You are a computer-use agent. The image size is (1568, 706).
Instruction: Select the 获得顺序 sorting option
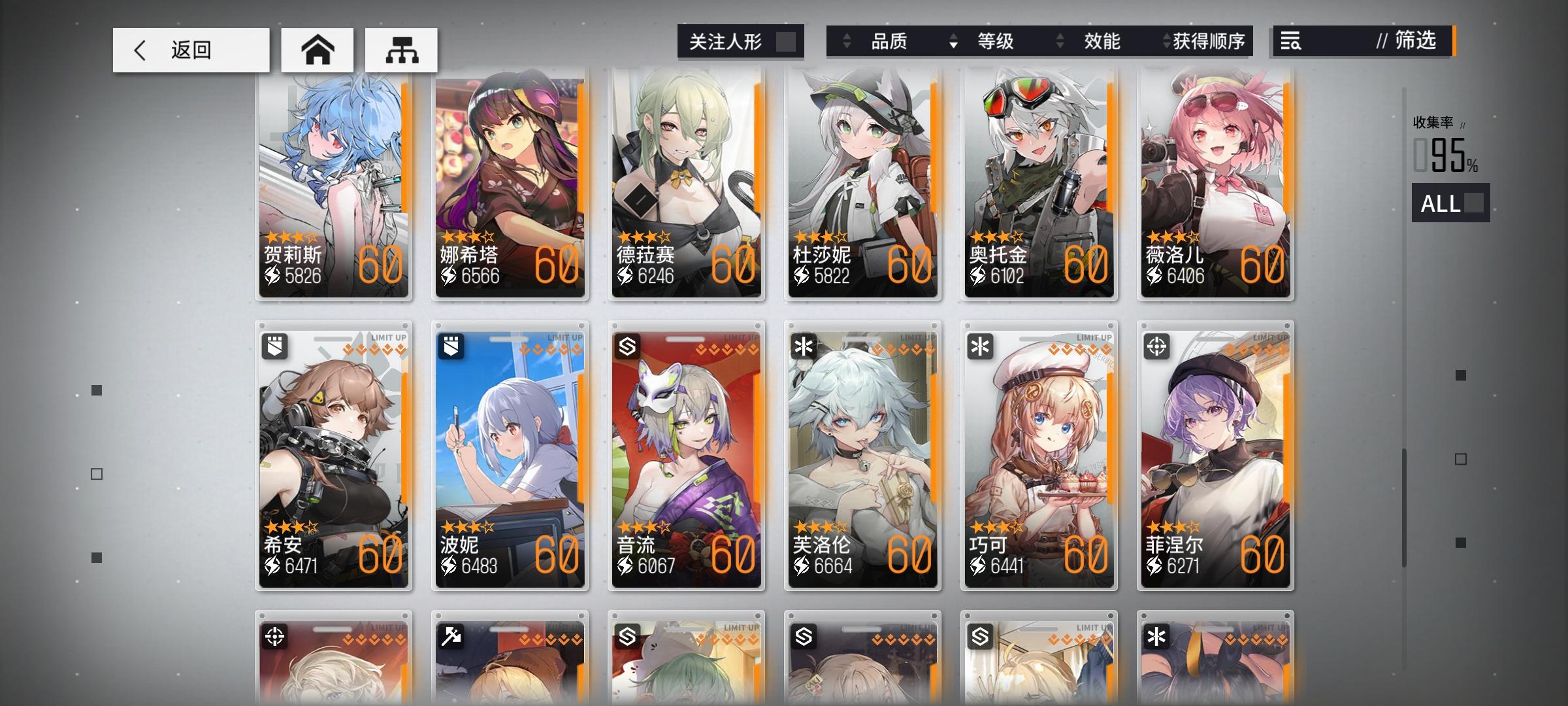point(1215,42)
